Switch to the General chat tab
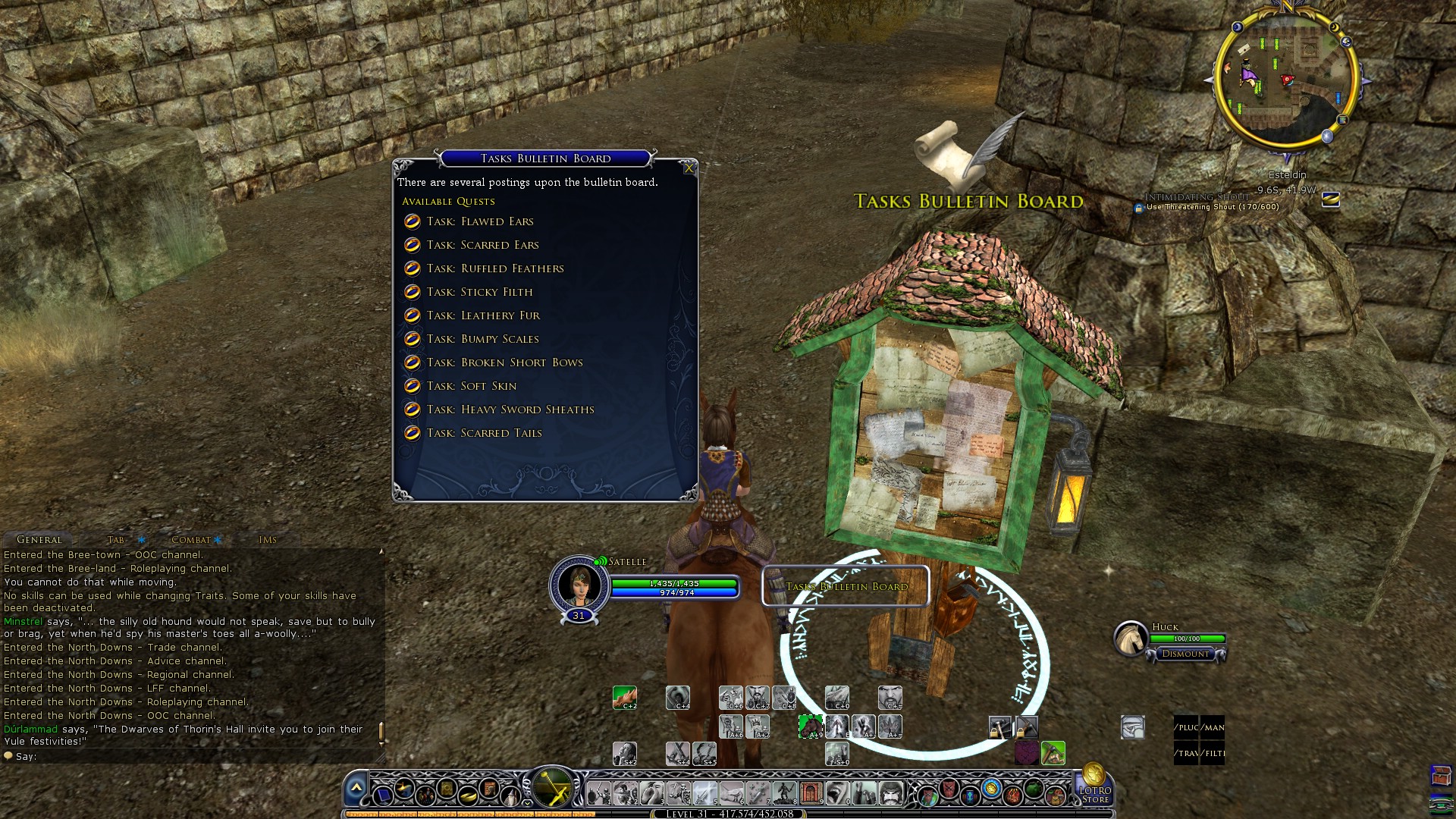Screen dimensions: 1456x819 click(39, 540)
